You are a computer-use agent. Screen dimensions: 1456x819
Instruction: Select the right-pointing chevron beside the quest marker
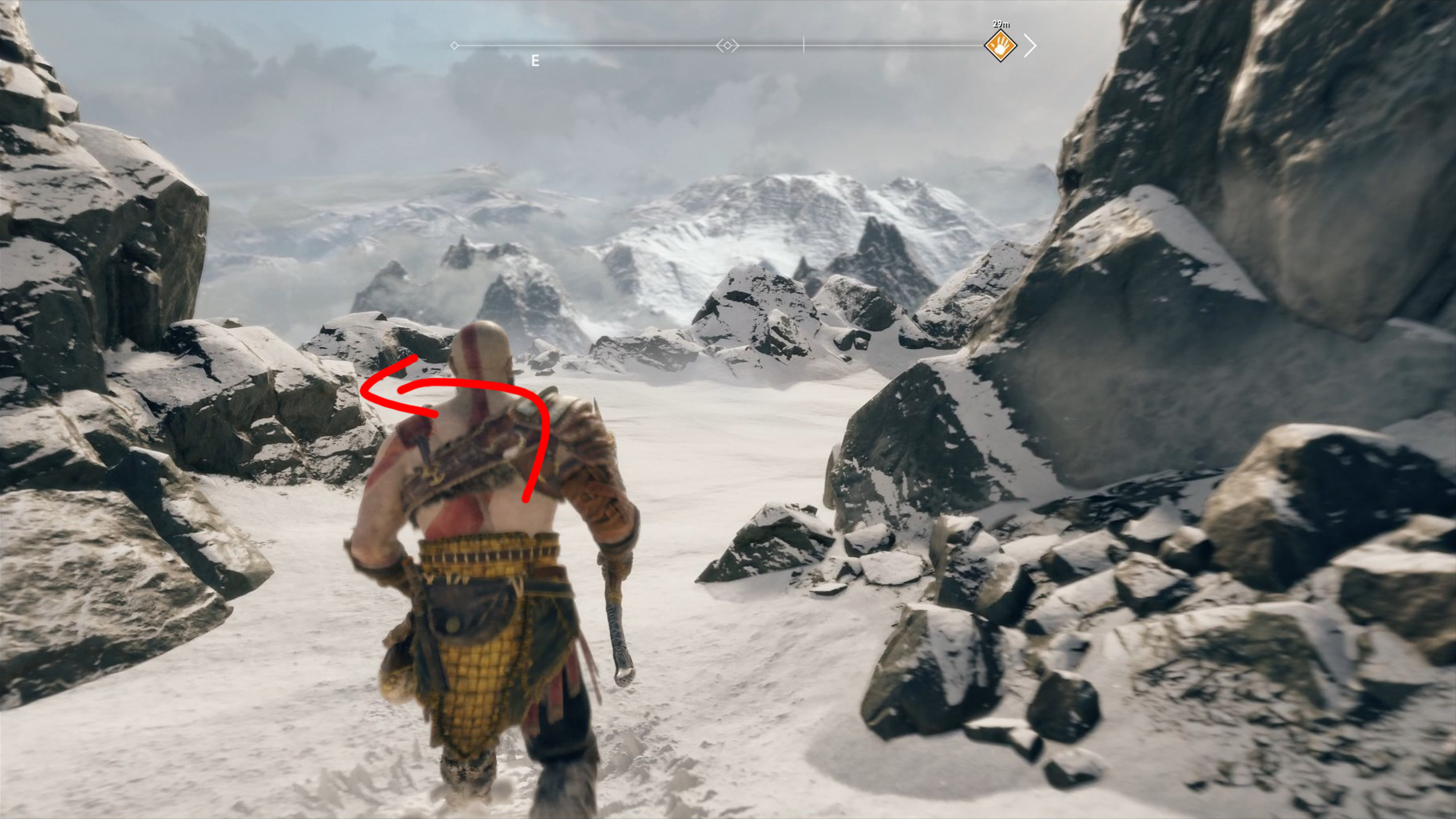(x=1030, y=46)
